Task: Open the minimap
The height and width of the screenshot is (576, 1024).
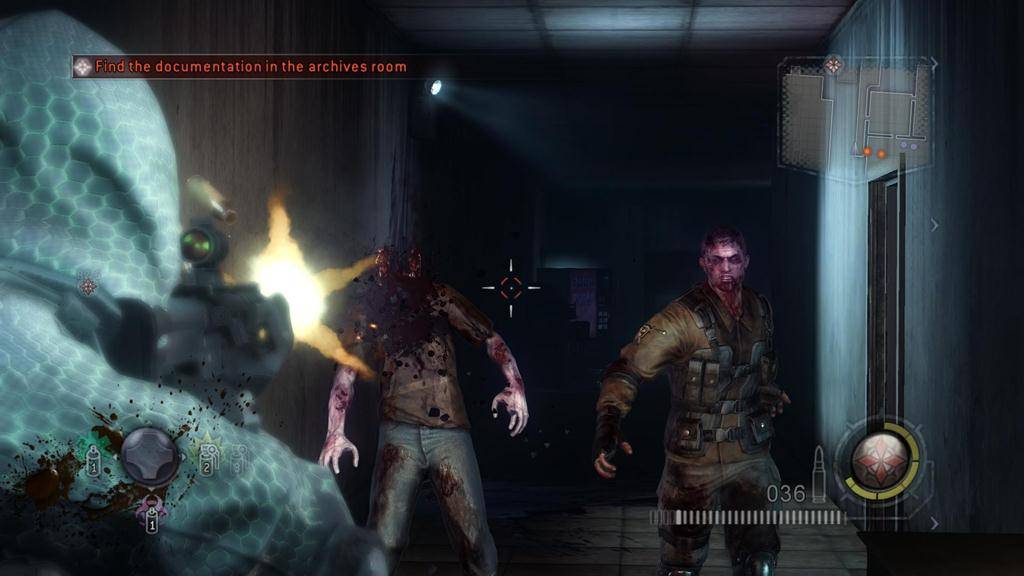Action: [x=855, y=112]
